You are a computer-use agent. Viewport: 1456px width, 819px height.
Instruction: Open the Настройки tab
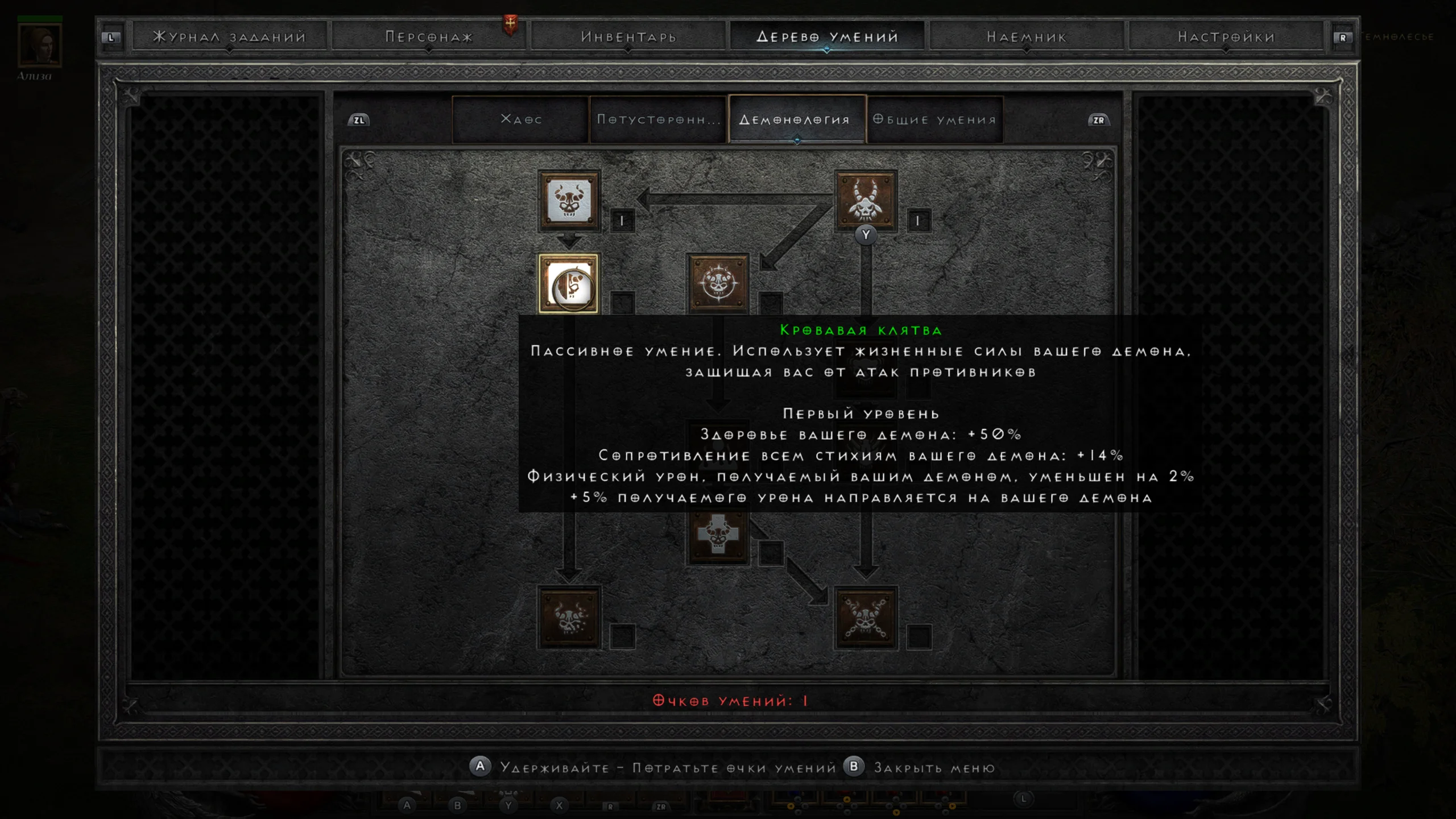click(1226, 37)
